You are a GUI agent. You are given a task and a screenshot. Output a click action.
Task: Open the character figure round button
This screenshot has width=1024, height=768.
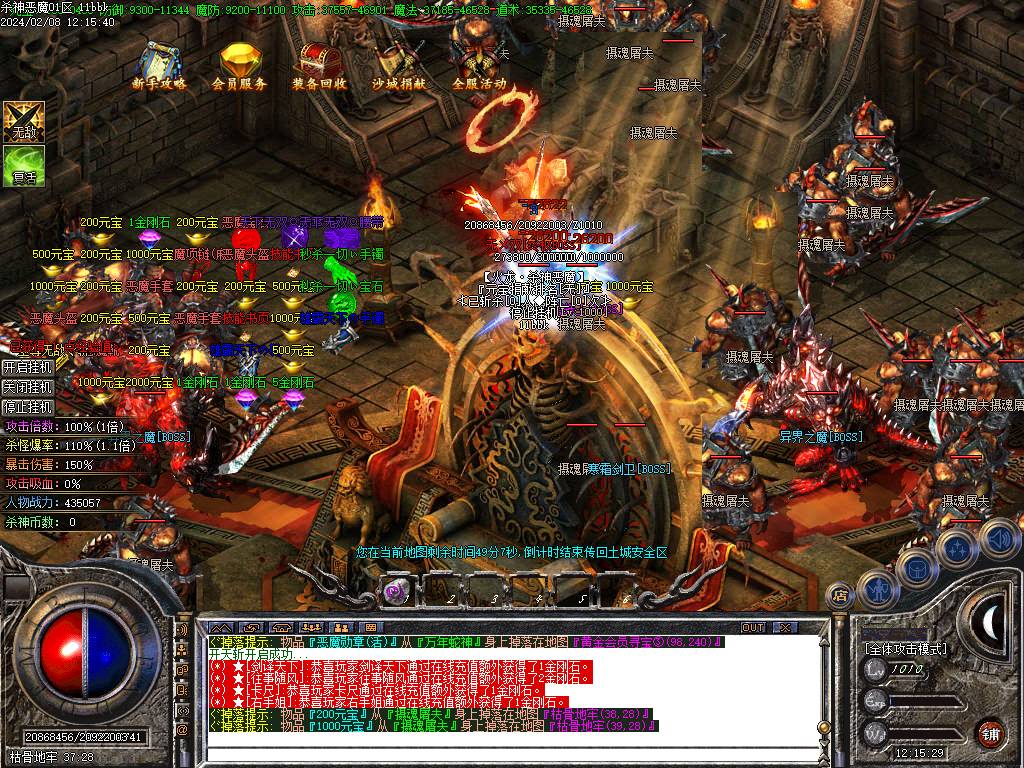coord(879,588)
